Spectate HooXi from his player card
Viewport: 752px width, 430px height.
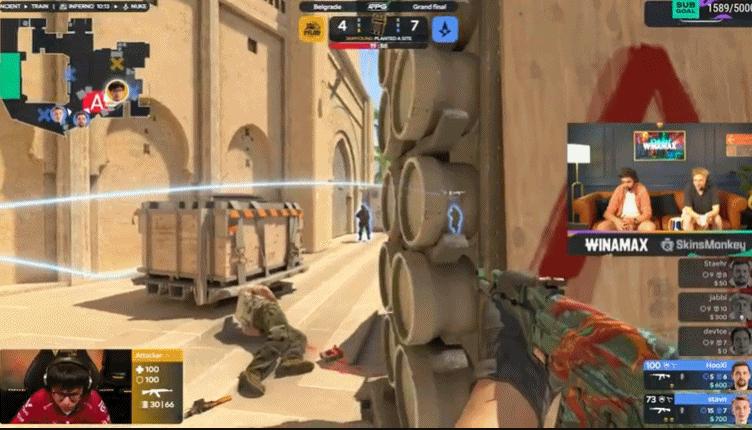click(x=697, y=375)
